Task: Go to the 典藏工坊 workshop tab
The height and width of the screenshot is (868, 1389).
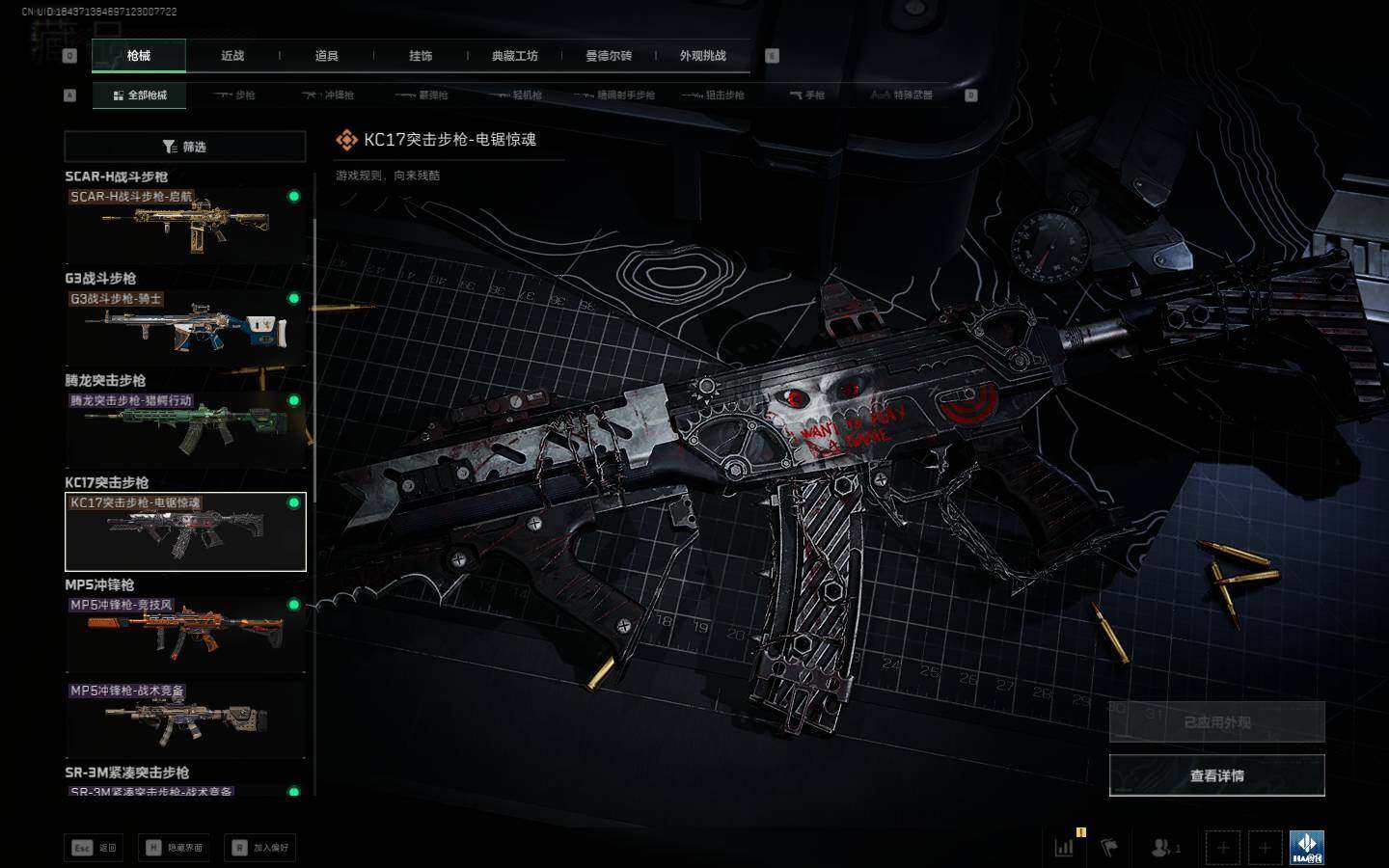Action: pyautogui.click(x=514, y=56)
